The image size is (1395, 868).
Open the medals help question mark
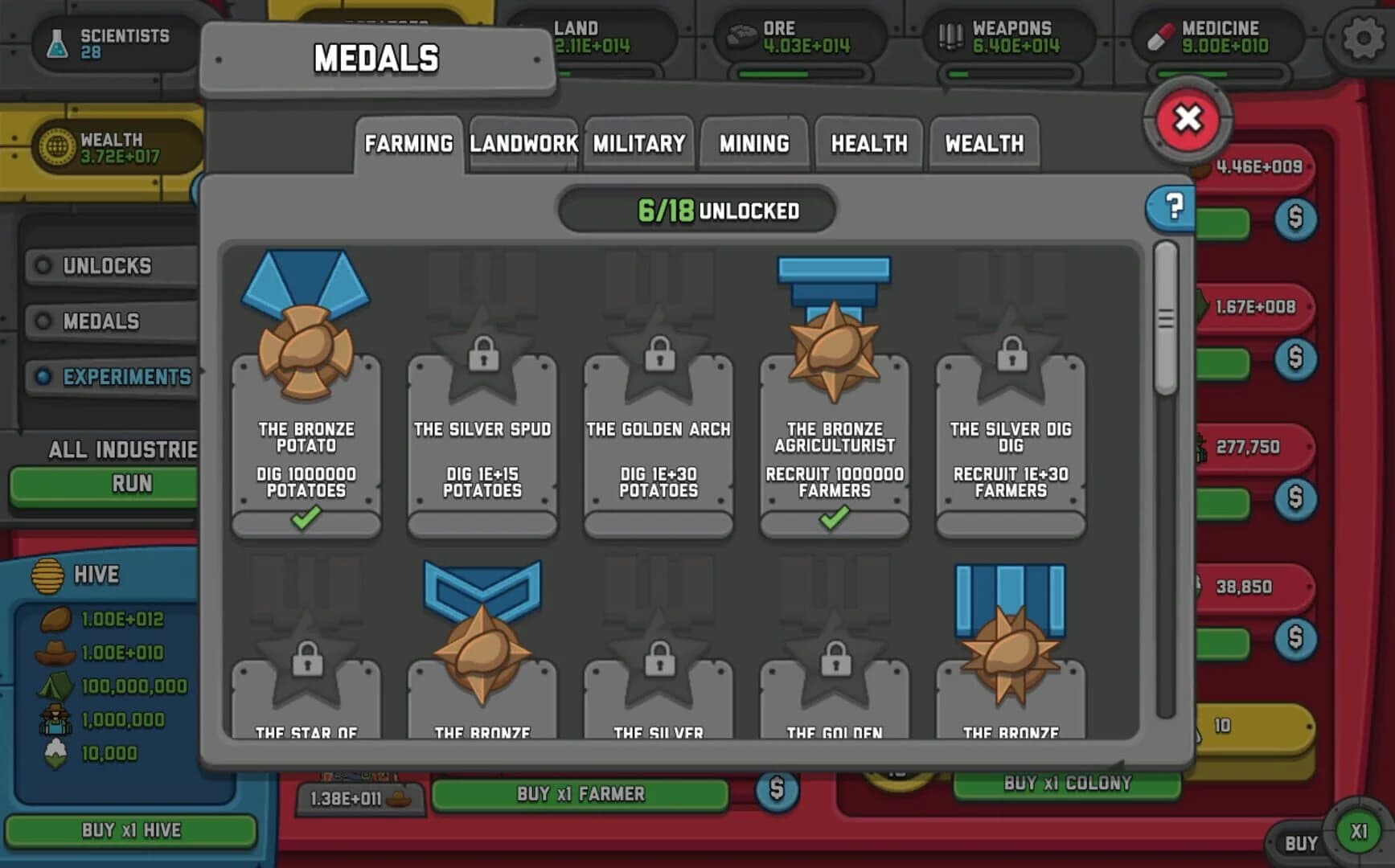[x=1172, y=209]
